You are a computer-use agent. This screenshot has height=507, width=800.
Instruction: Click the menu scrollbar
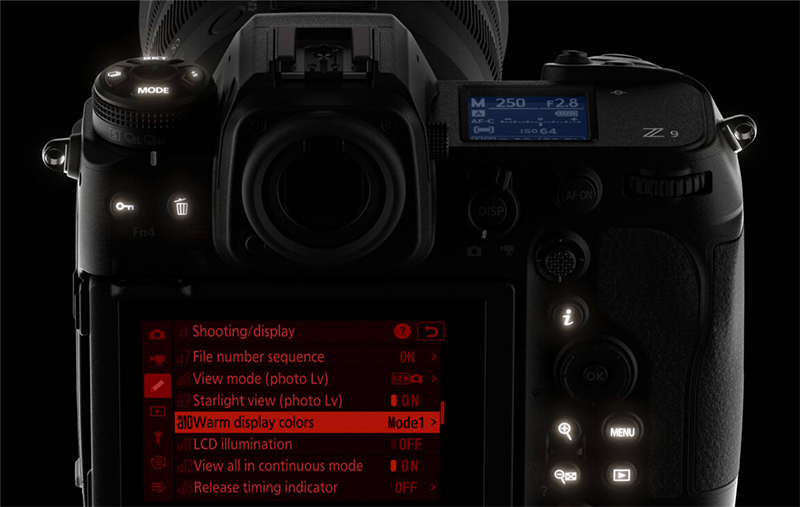point(442,412)
